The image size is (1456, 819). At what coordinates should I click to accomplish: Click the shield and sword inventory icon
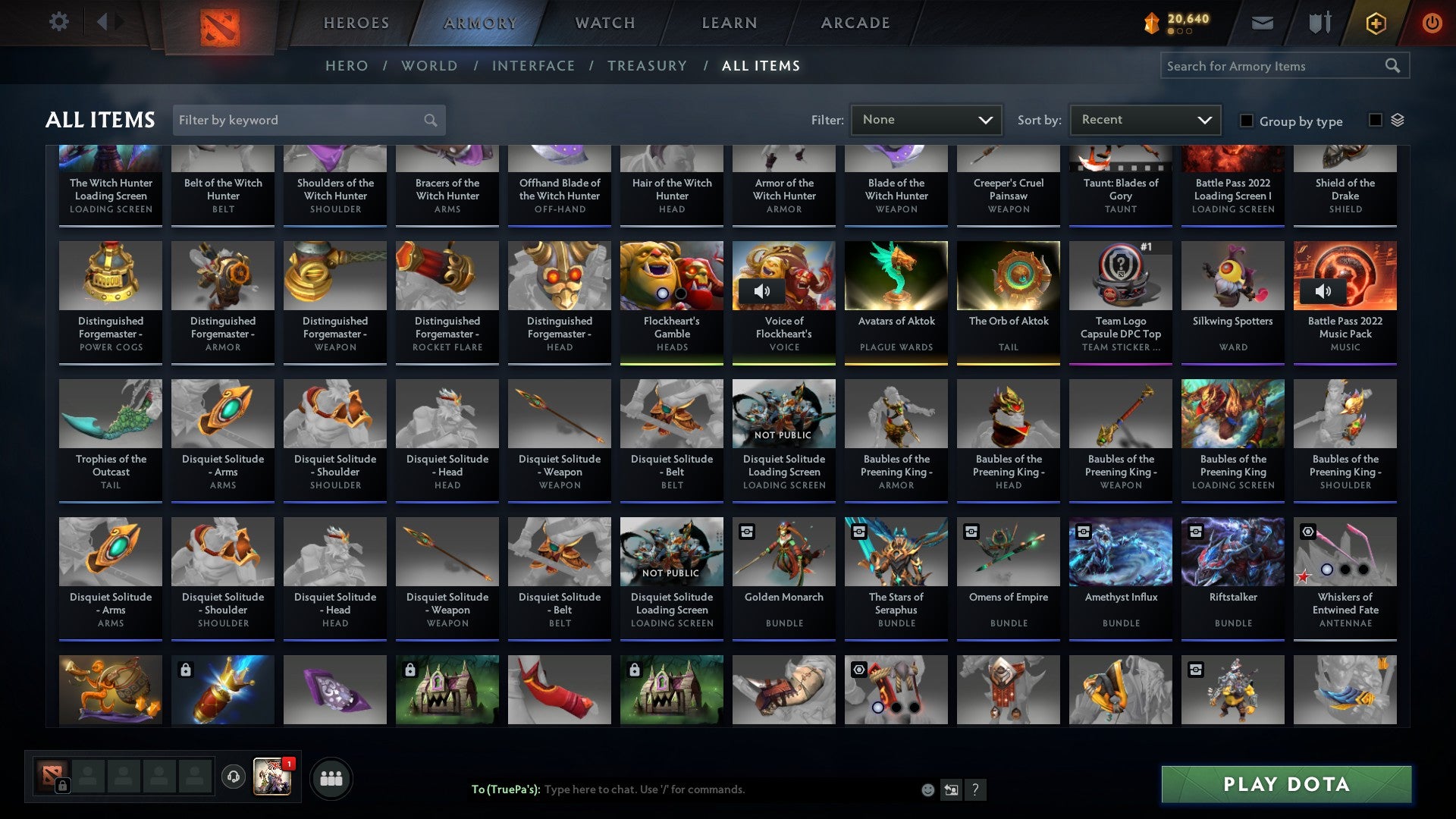coord(1319,22)
